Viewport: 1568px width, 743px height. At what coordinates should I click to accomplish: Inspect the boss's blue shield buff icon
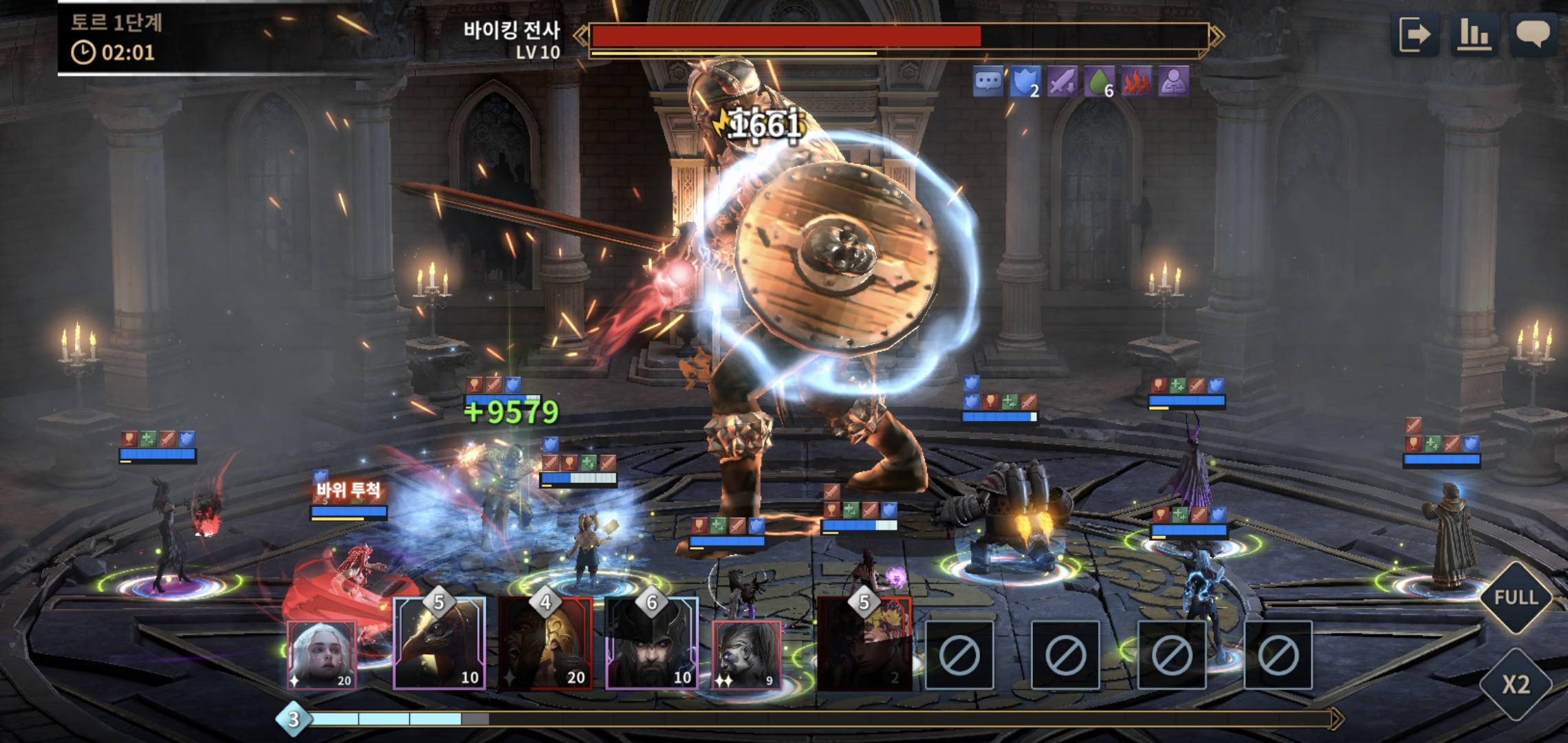pos(1024,83)
